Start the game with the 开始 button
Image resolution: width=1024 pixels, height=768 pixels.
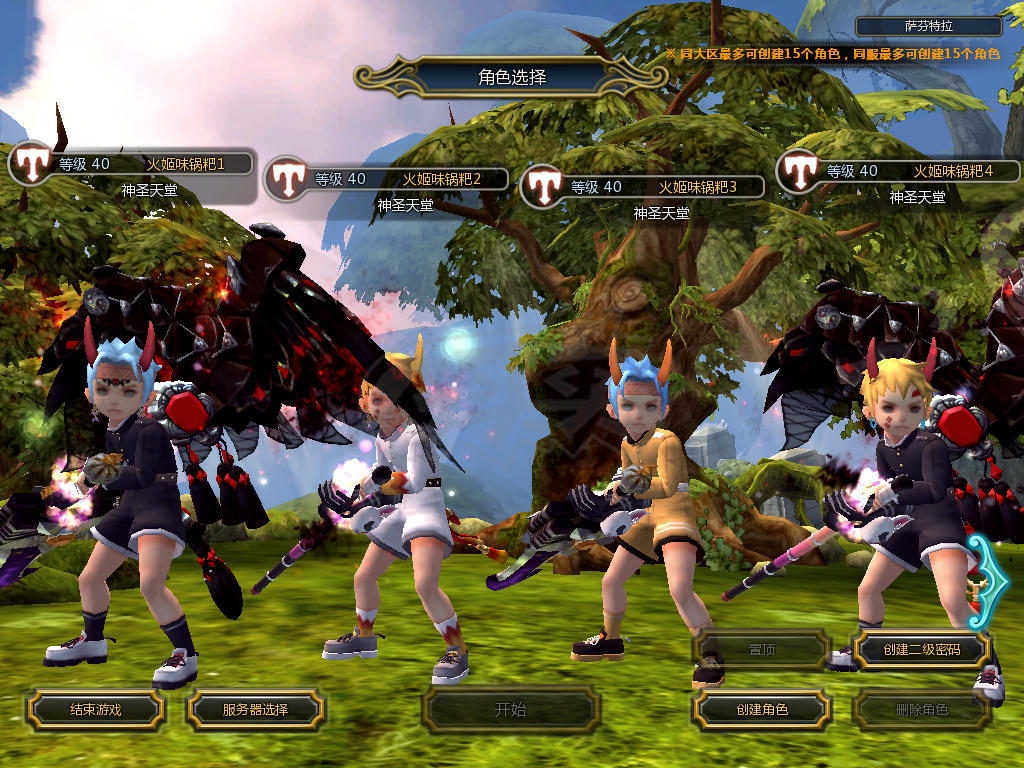point(510,710)
